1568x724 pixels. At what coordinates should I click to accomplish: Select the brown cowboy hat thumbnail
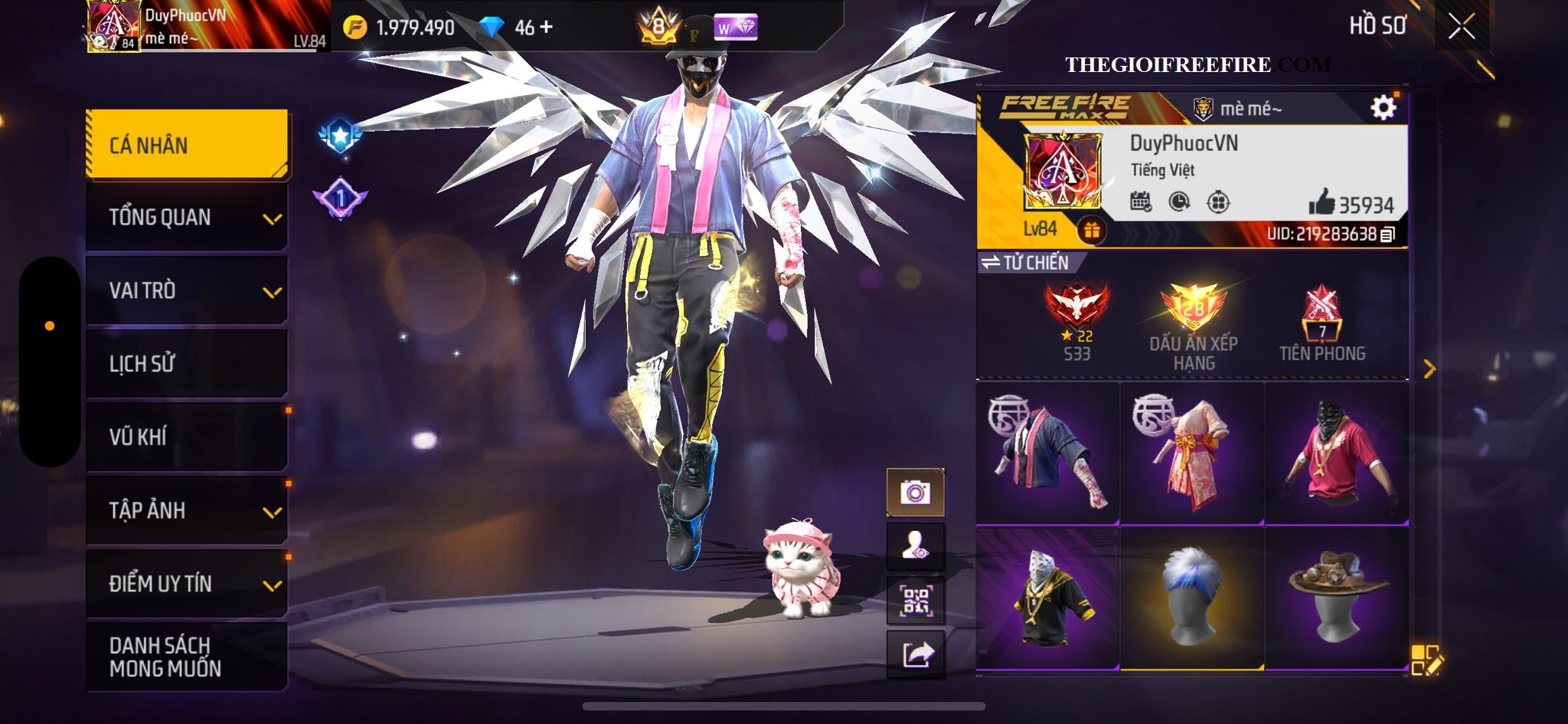[1337, 598]
